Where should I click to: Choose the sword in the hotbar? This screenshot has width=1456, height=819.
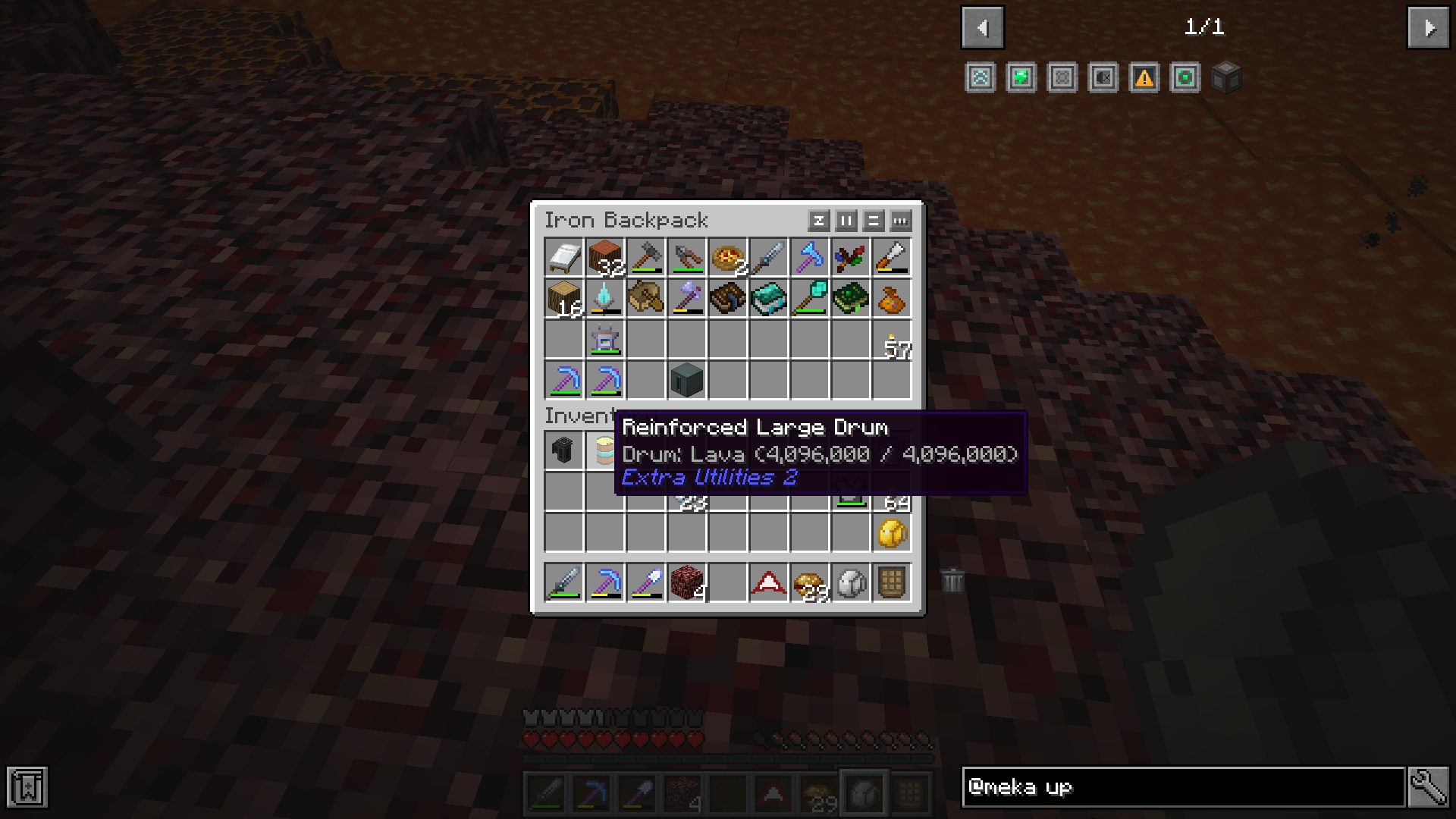(564, 582)
